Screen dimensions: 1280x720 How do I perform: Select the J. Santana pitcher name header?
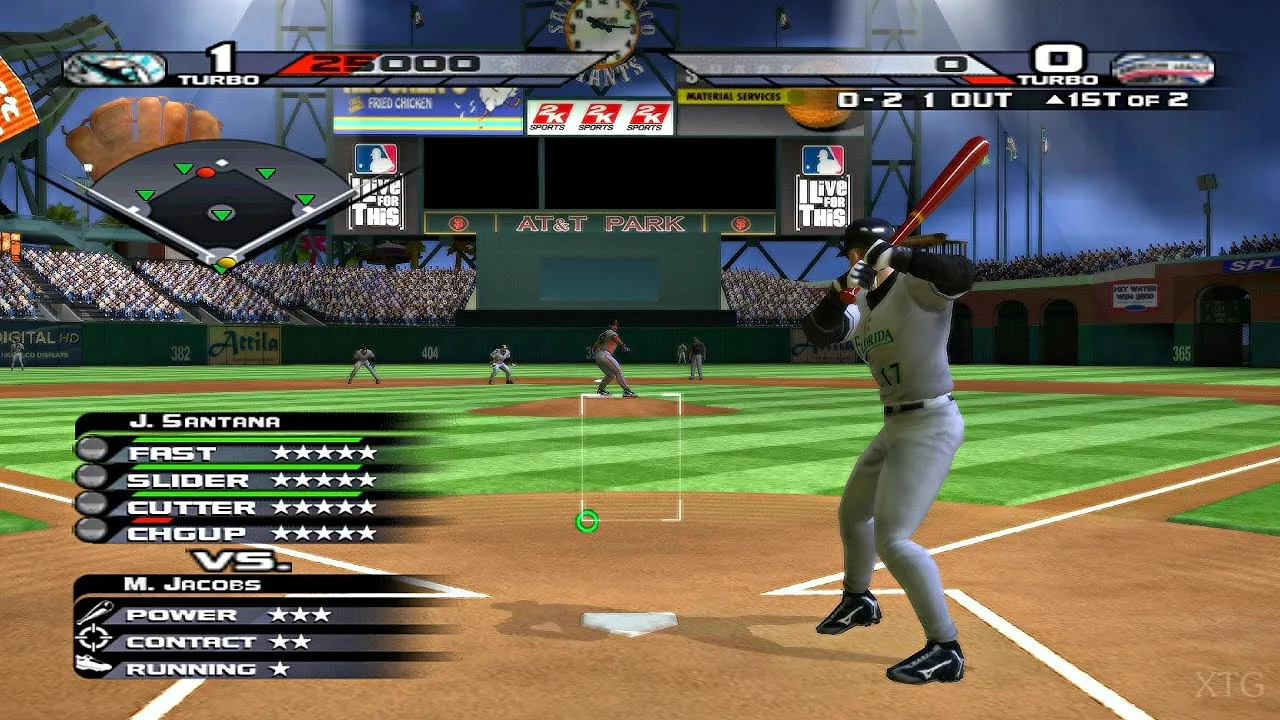[205, 422]
